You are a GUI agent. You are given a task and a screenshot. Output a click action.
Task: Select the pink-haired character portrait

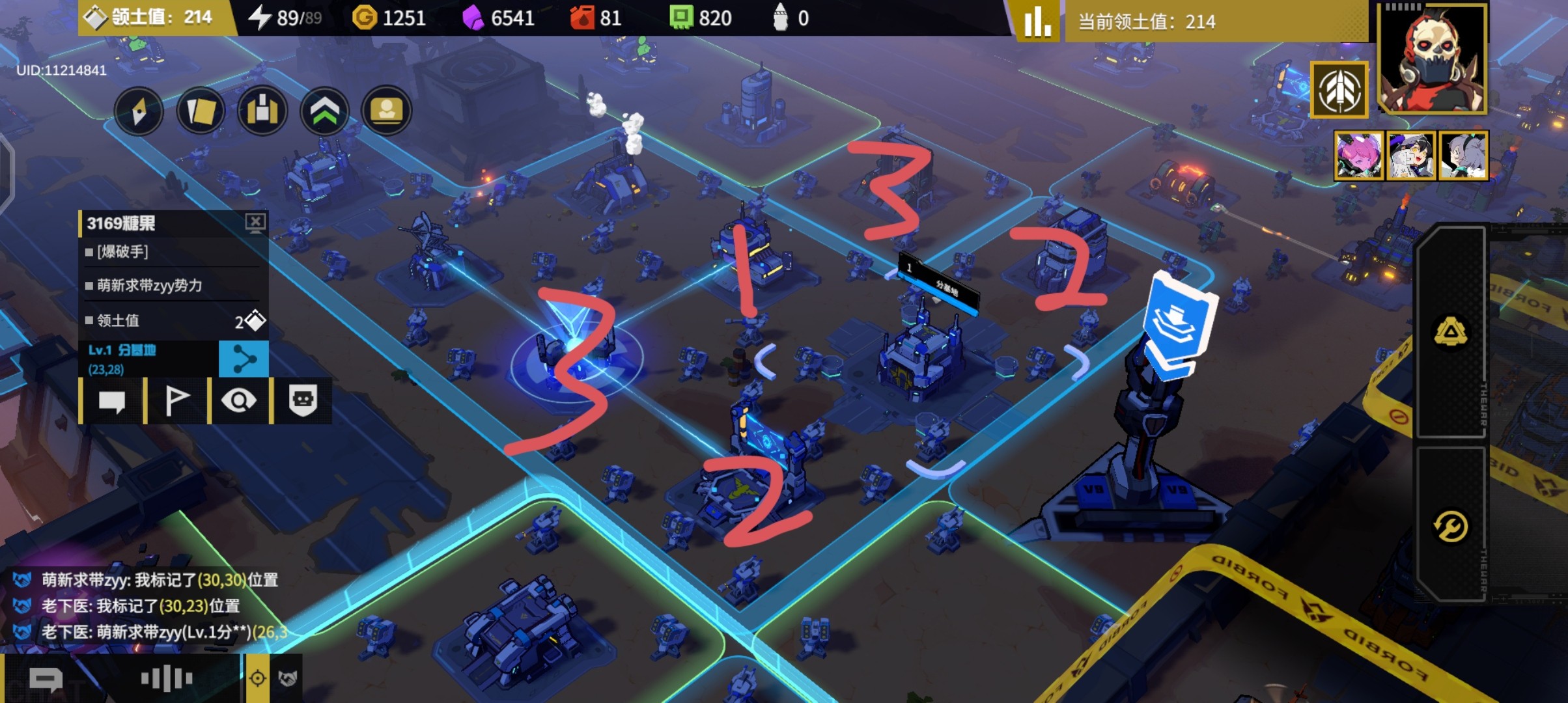tap(1358, 156)
